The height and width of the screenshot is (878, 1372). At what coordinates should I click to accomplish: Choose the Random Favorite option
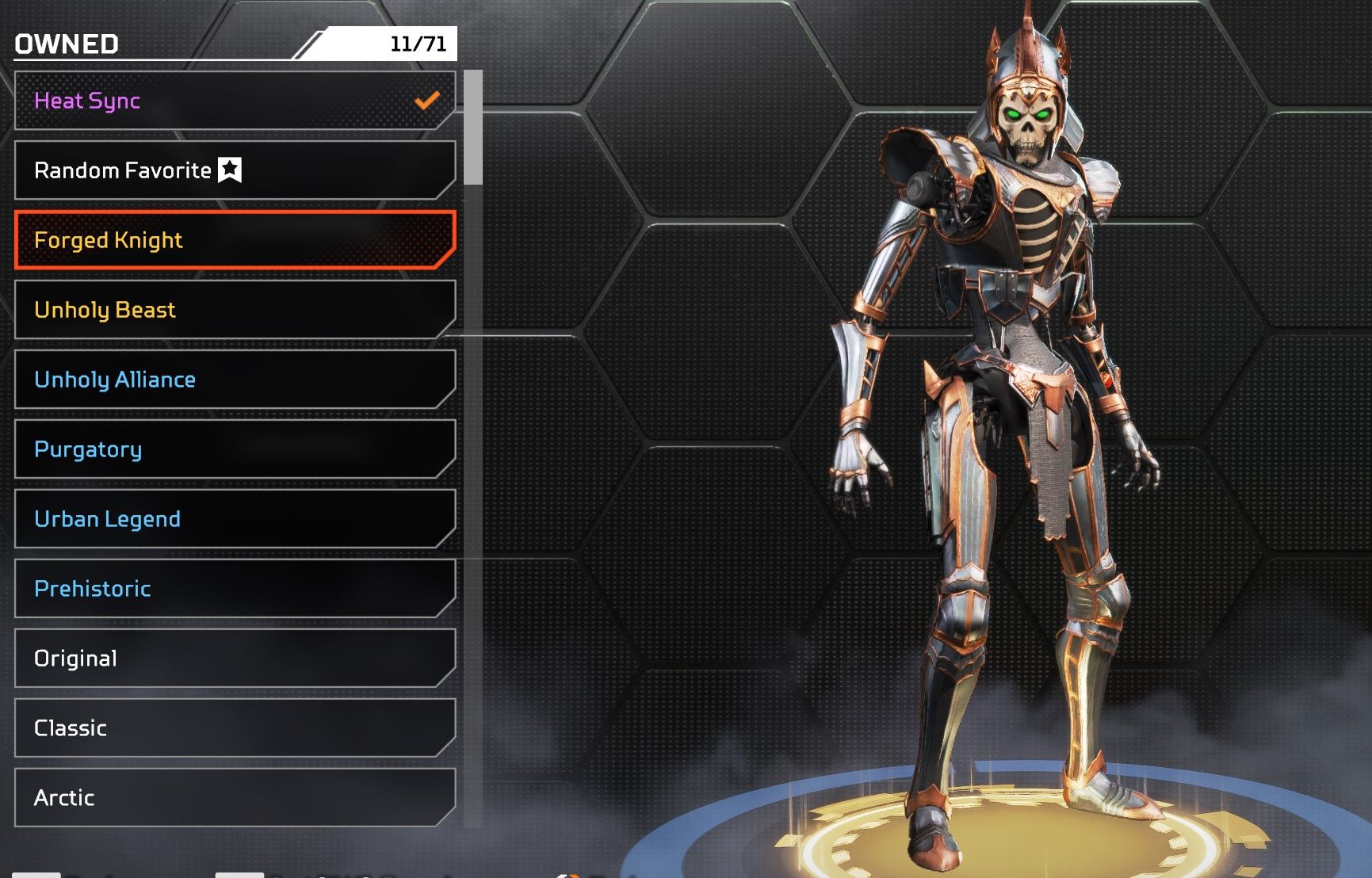(x=235, y=170)
